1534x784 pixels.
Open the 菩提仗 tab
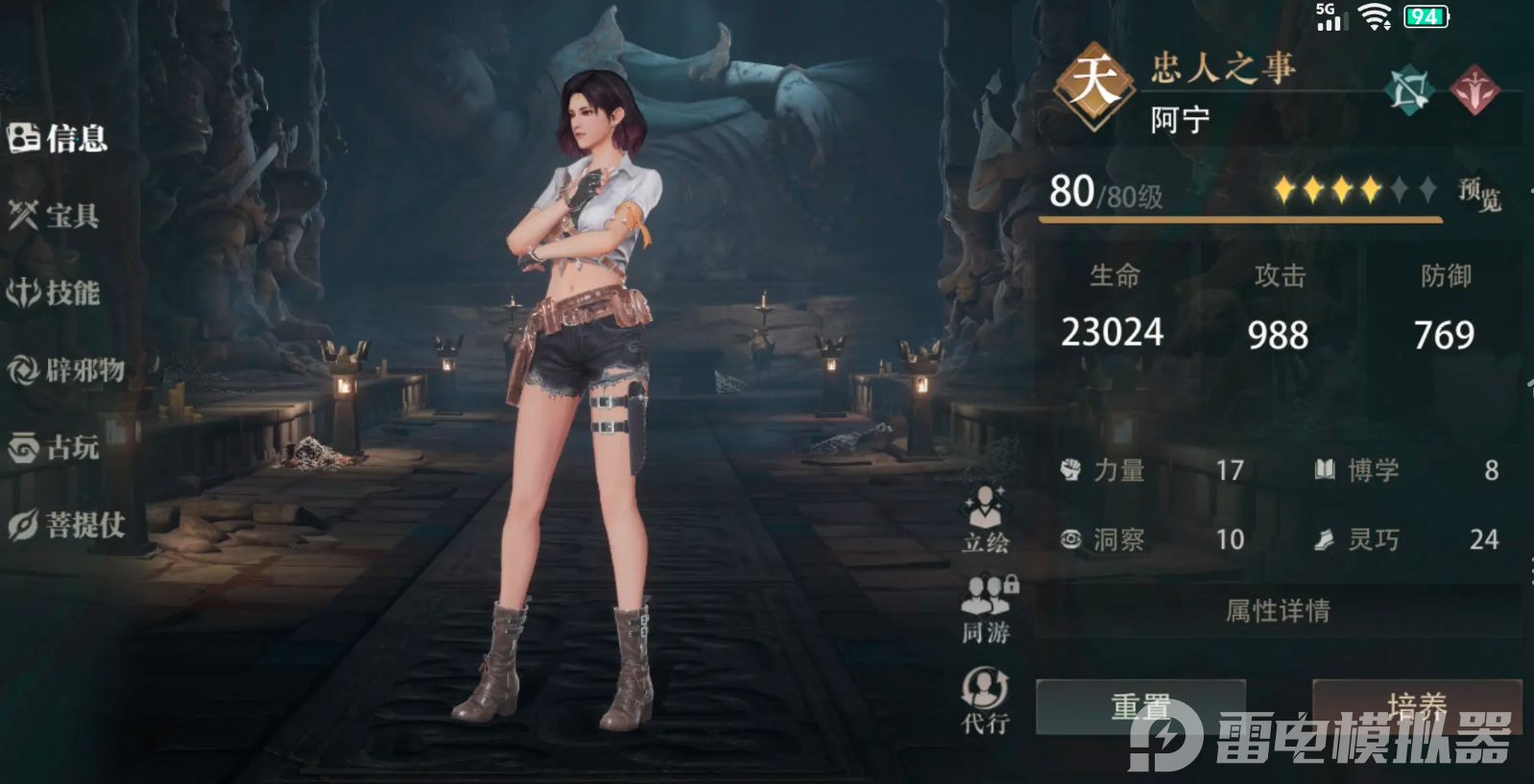[66, 525]
